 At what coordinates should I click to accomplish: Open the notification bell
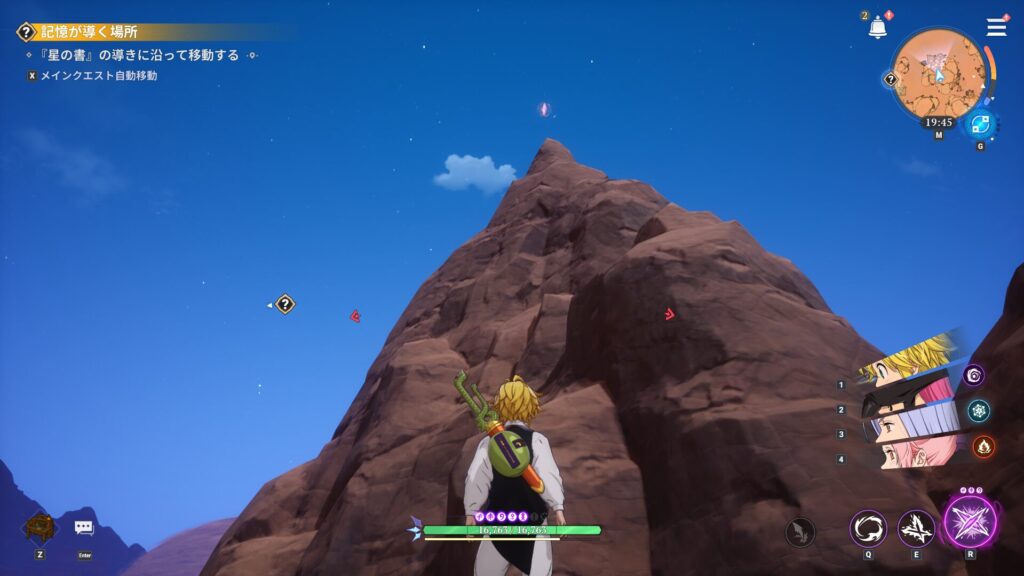[878, 28]
